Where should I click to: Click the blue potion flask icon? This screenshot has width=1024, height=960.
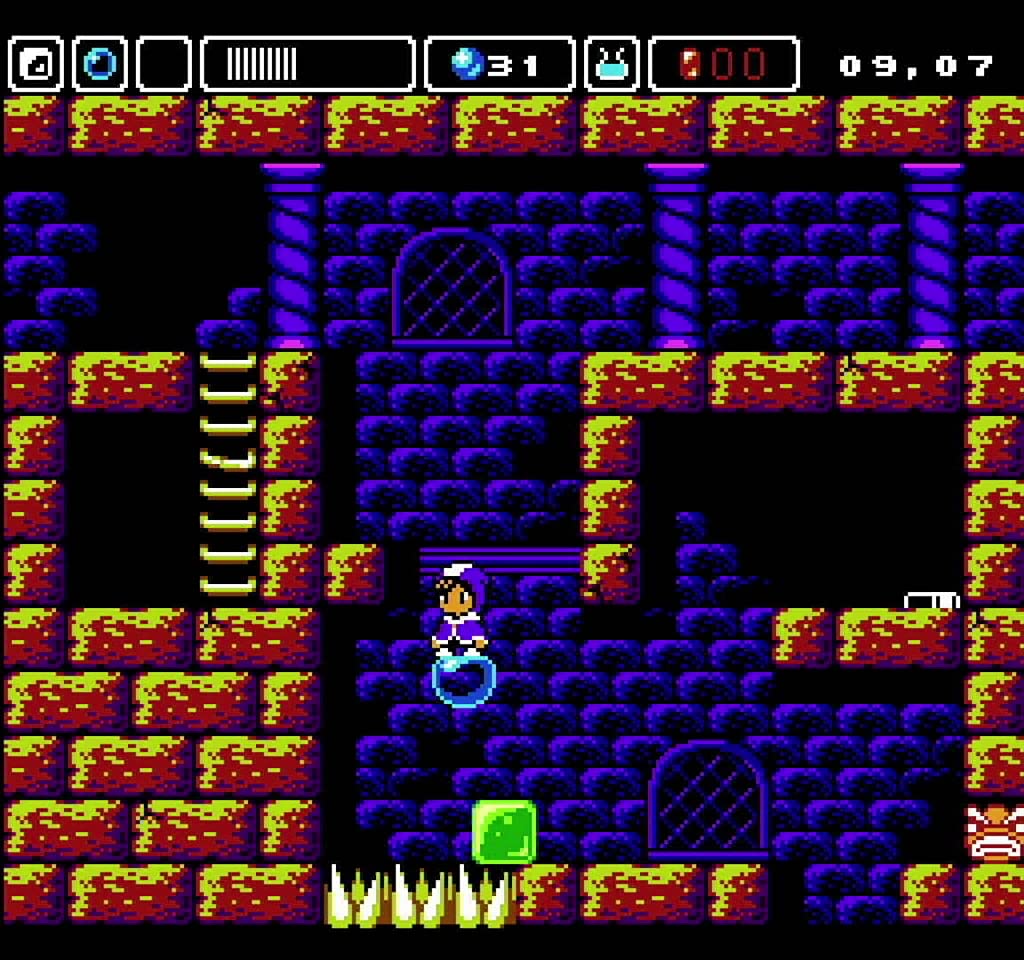[x=612, y=65]
